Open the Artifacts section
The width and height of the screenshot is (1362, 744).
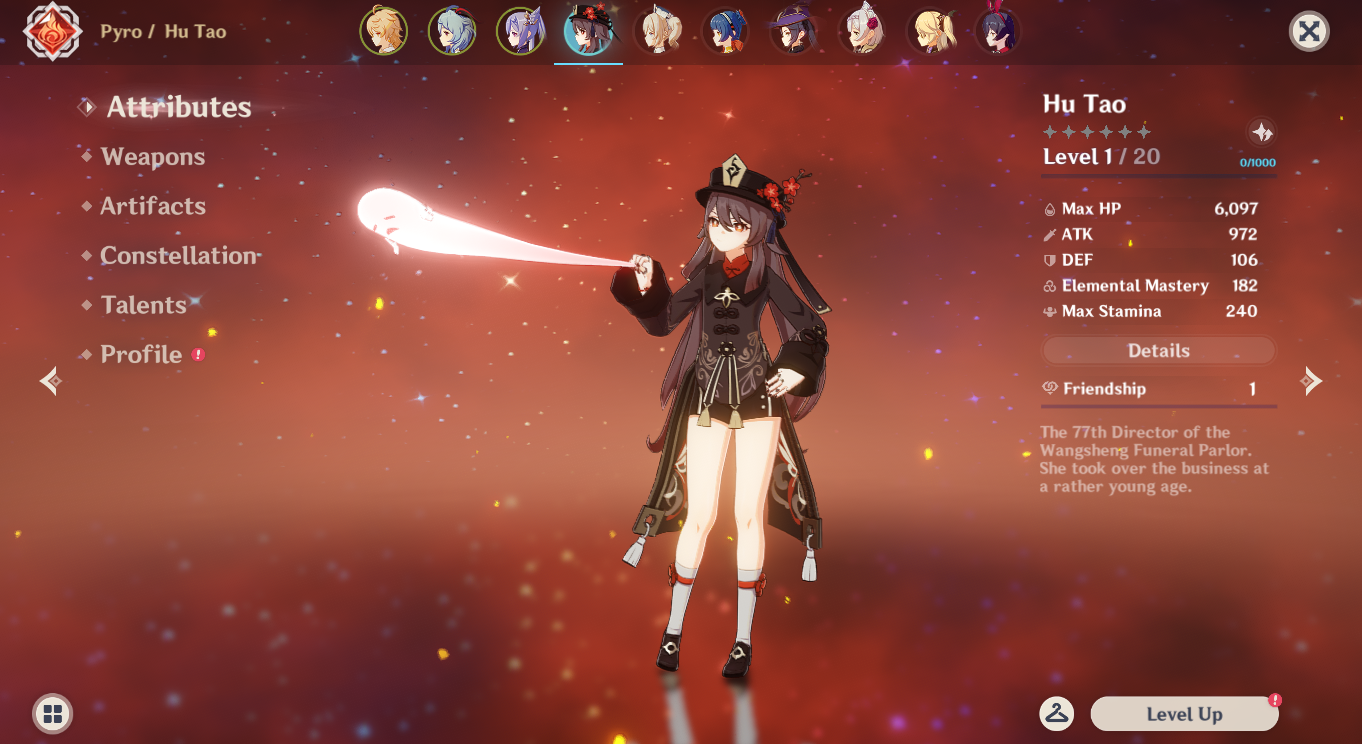point(153,206)
